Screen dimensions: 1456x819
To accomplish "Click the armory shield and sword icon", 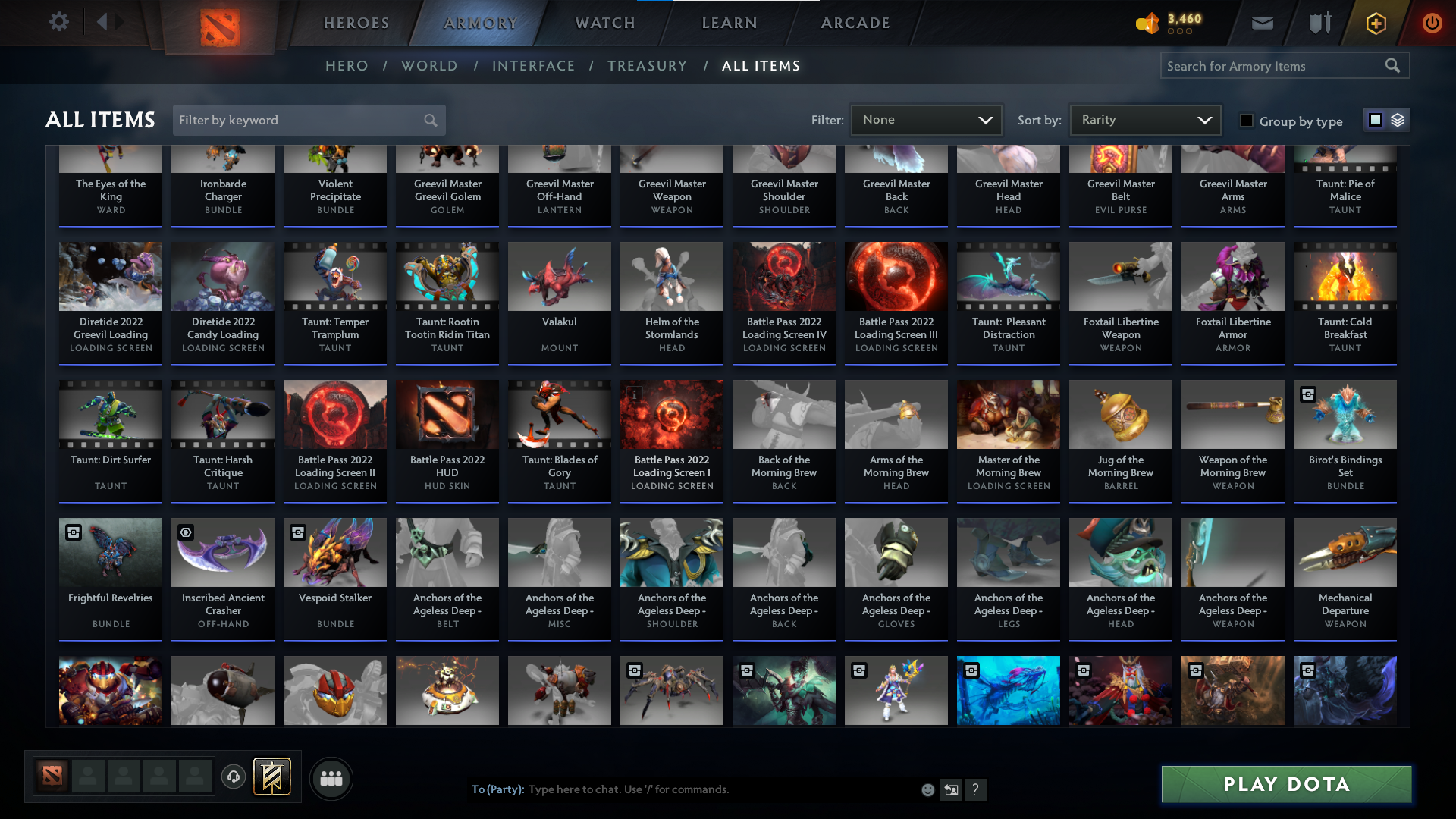I will pos(1318,23).
